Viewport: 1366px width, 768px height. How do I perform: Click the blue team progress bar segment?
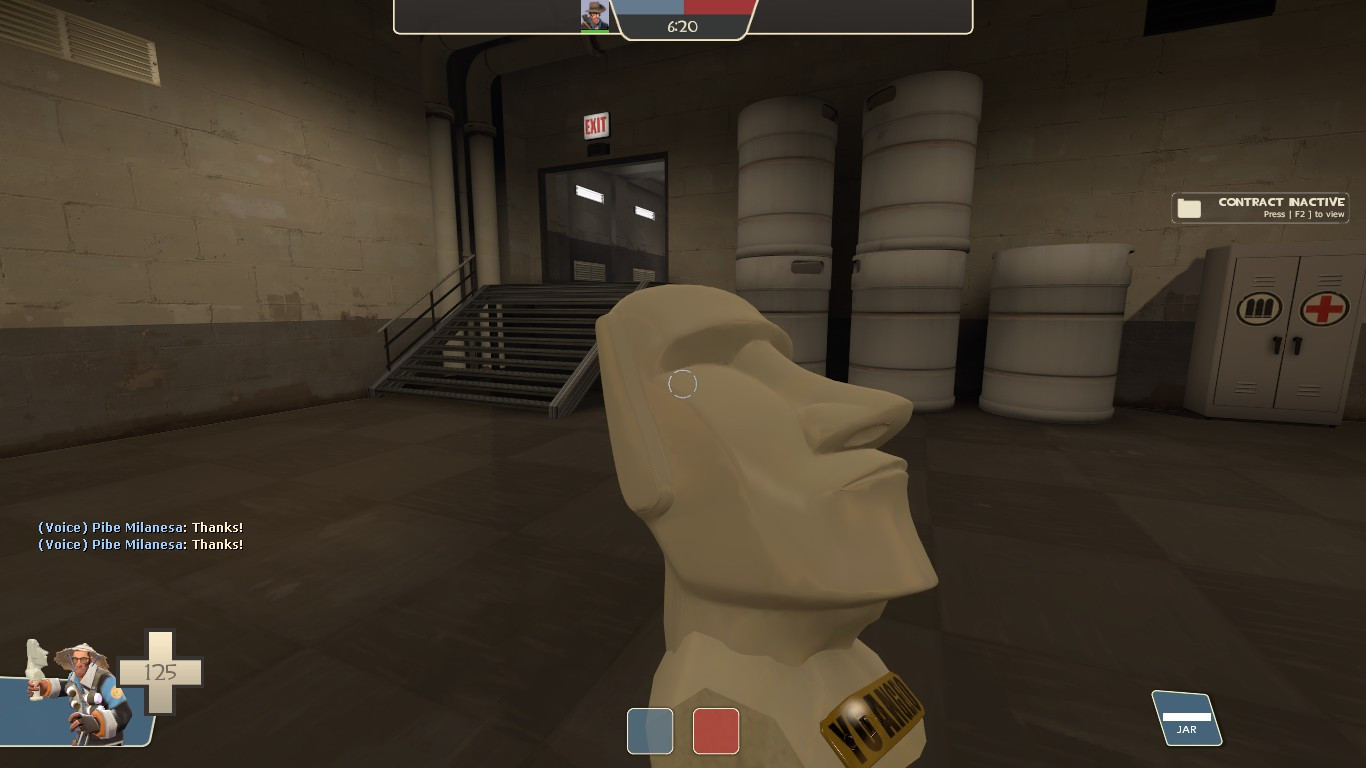[x=650, y=6]
